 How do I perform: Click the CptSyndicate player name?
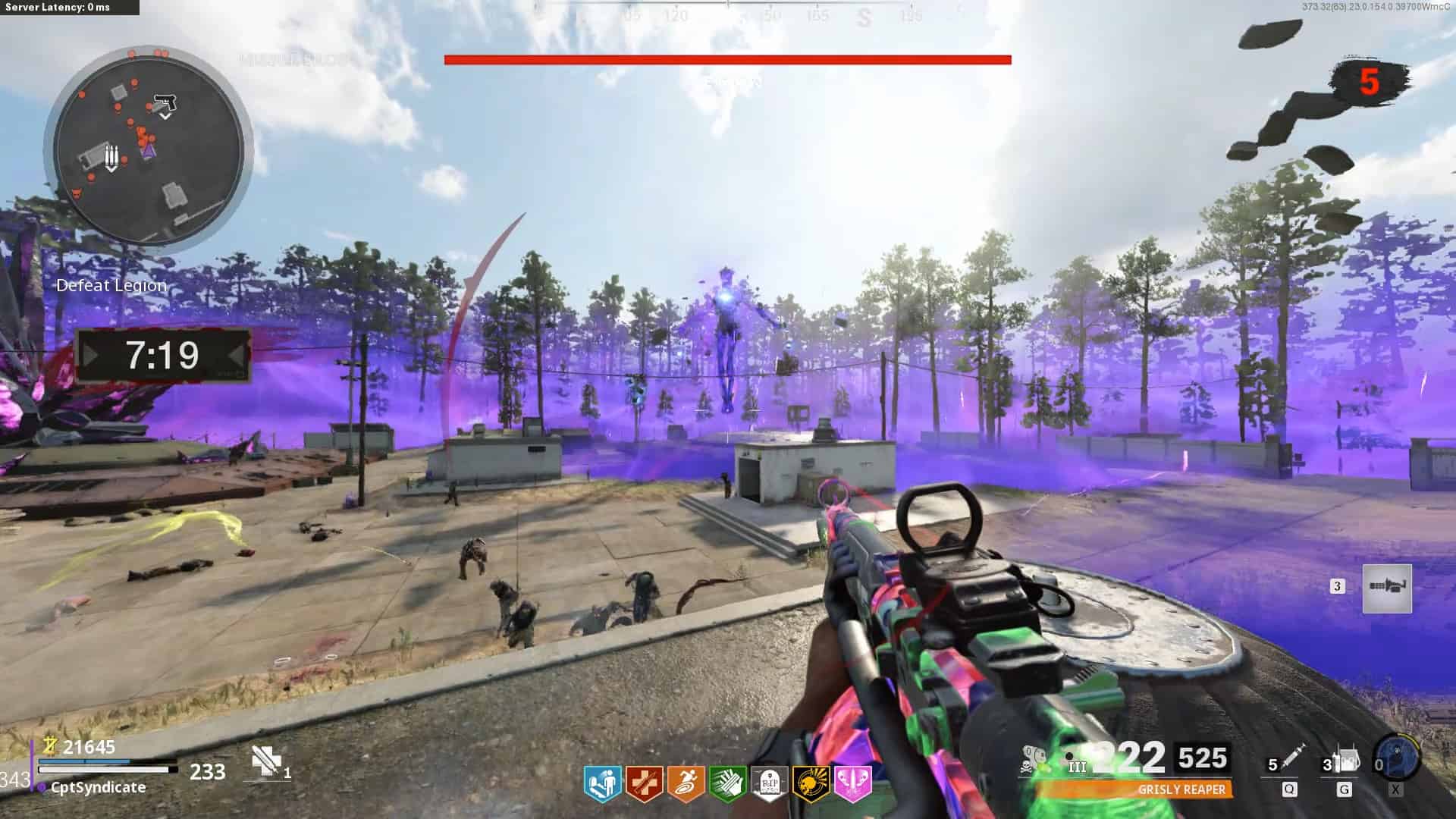point(98,788)
